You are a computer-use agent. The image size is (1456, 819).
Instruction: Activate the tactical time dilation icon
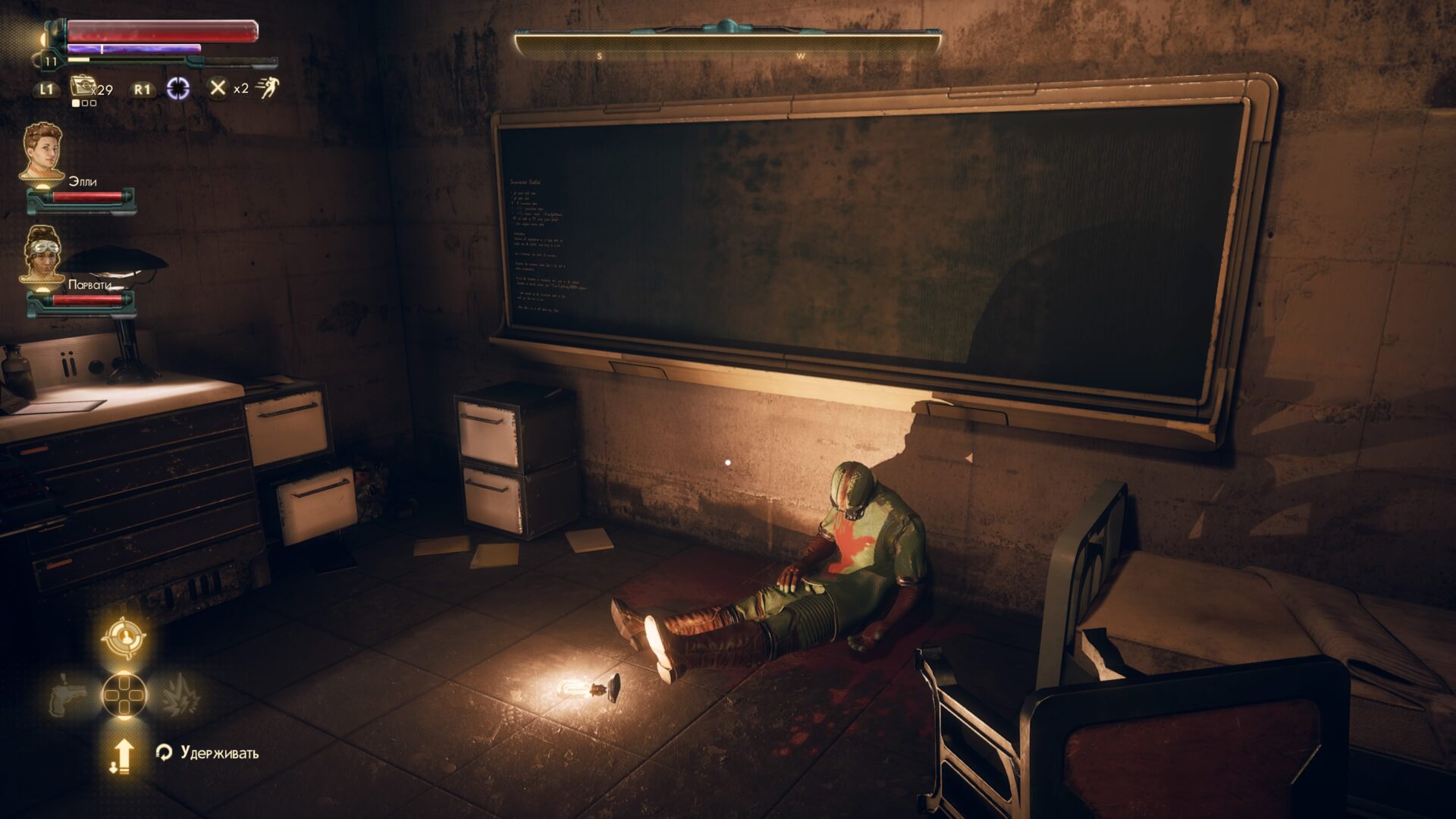tap(178, 88)
